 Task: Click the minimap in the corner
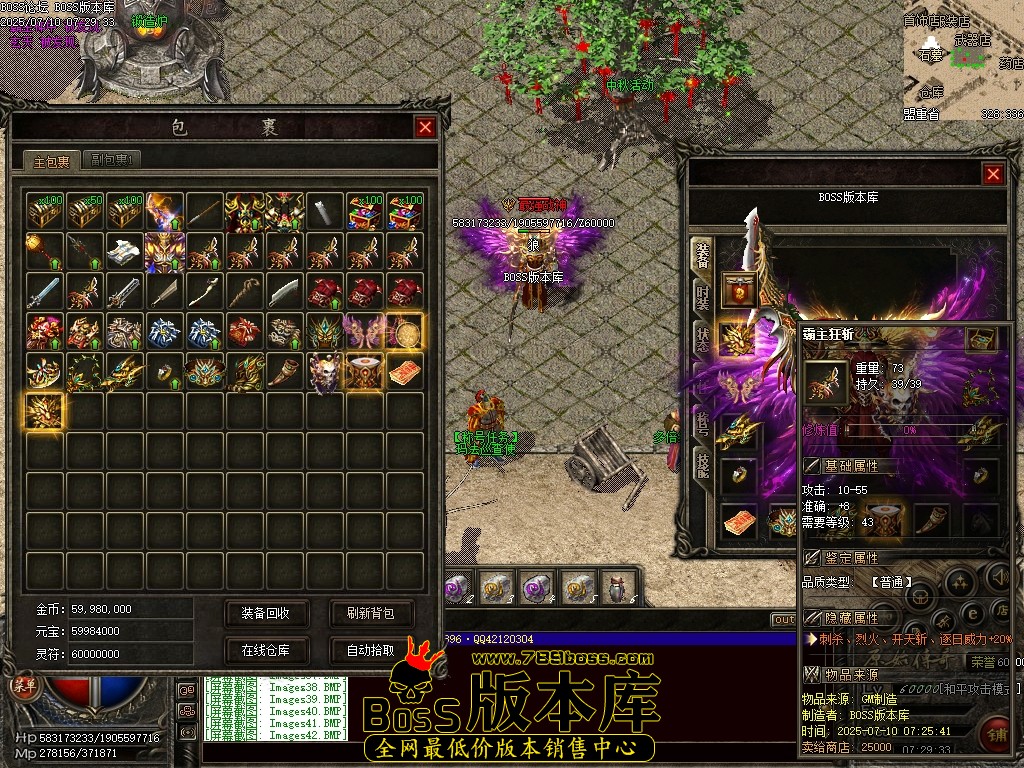(x=961, y=62)
